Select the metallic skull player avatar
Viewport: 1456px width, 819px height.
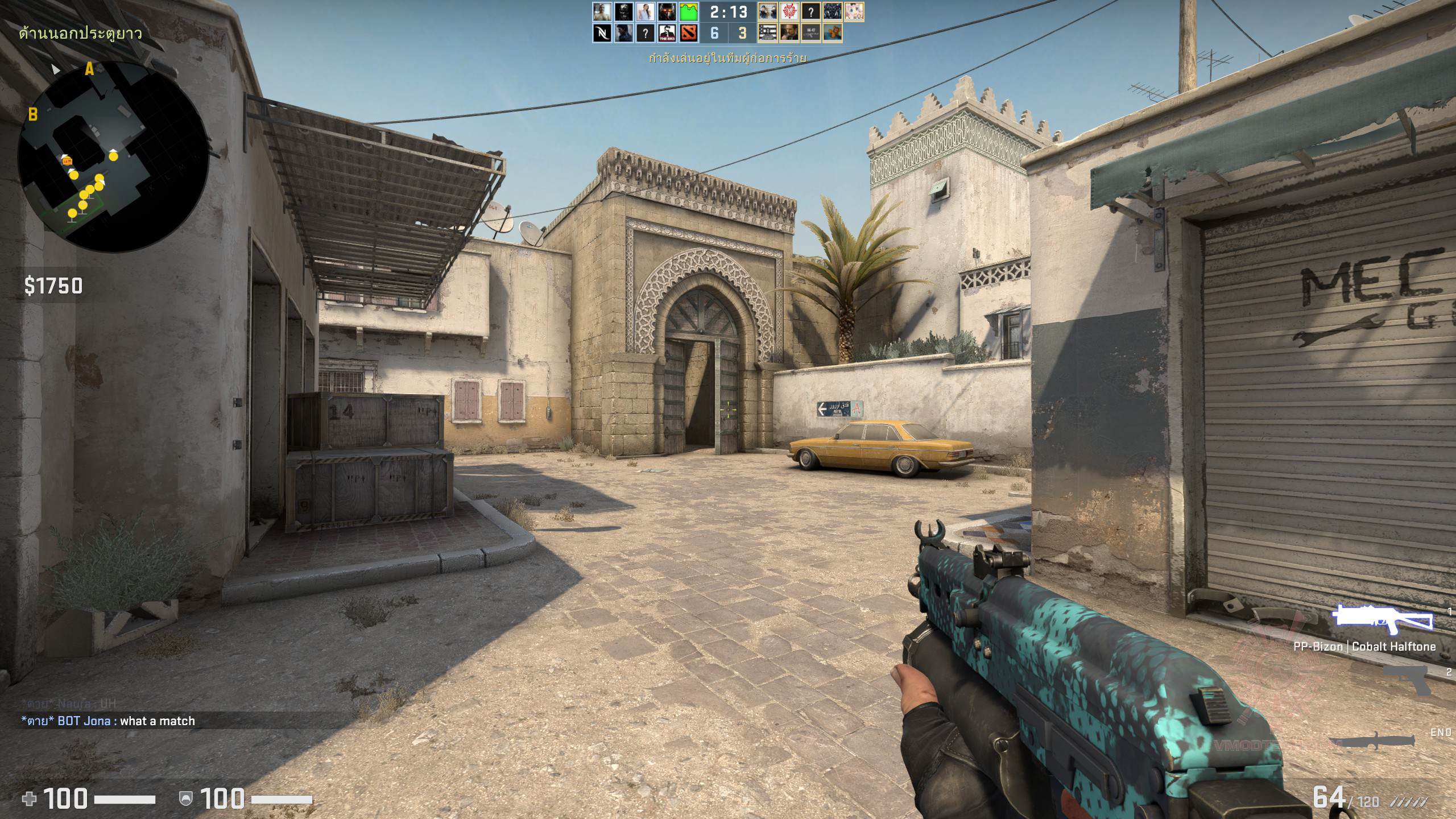pyautogui.click(x=623, y=11)
